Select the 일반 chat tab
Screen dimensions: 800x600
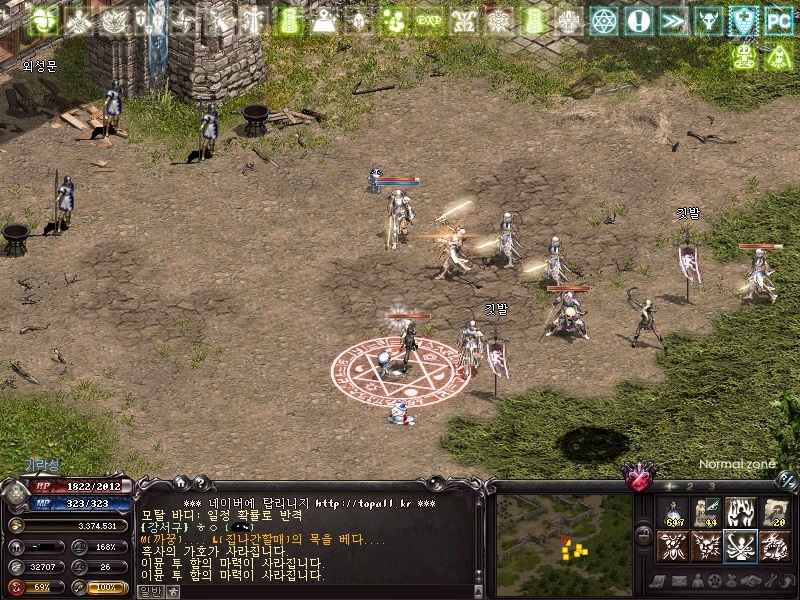coord(148,591)
